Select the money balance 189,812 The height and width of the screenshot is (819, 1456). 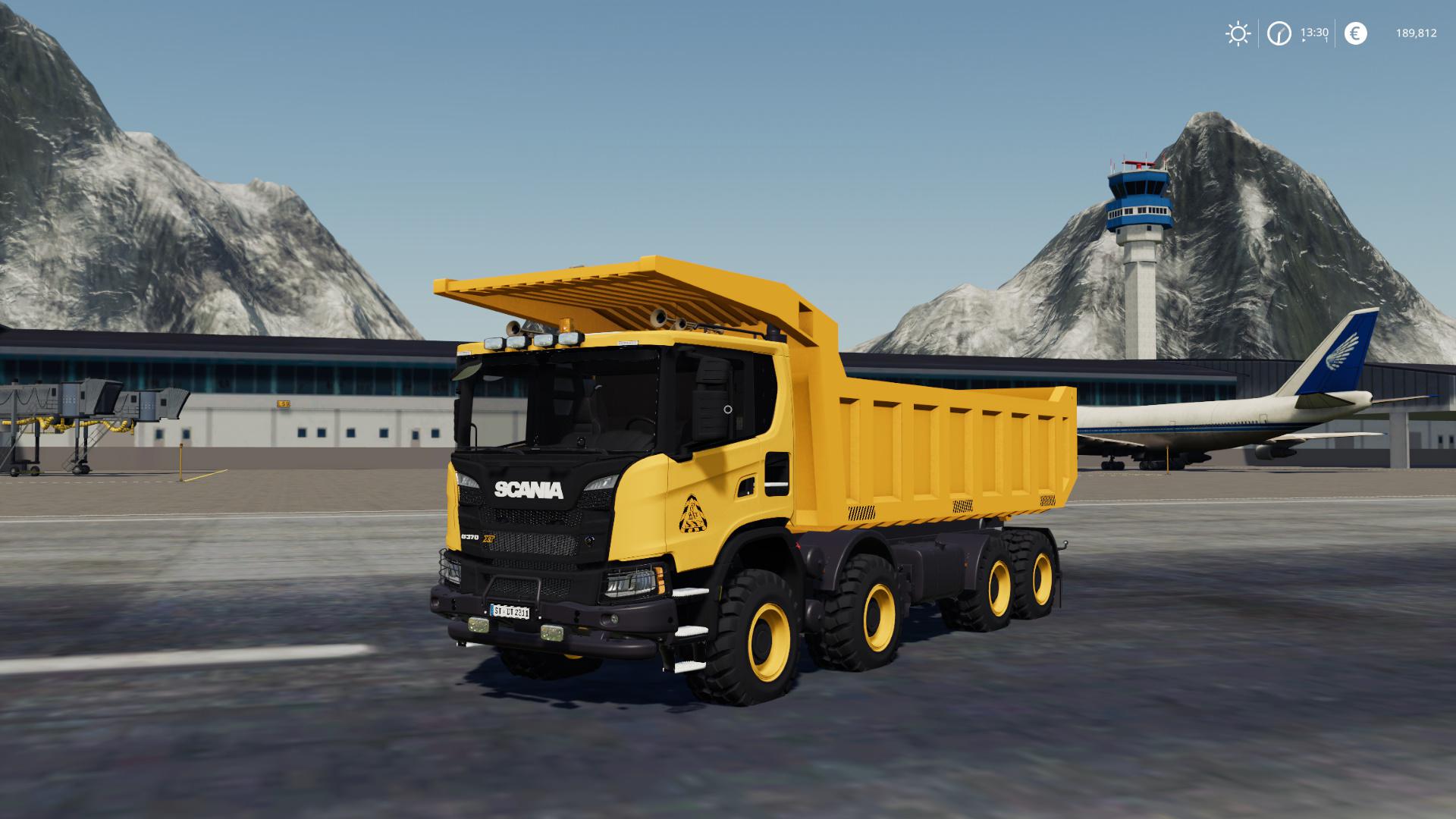click(1417, 33)
